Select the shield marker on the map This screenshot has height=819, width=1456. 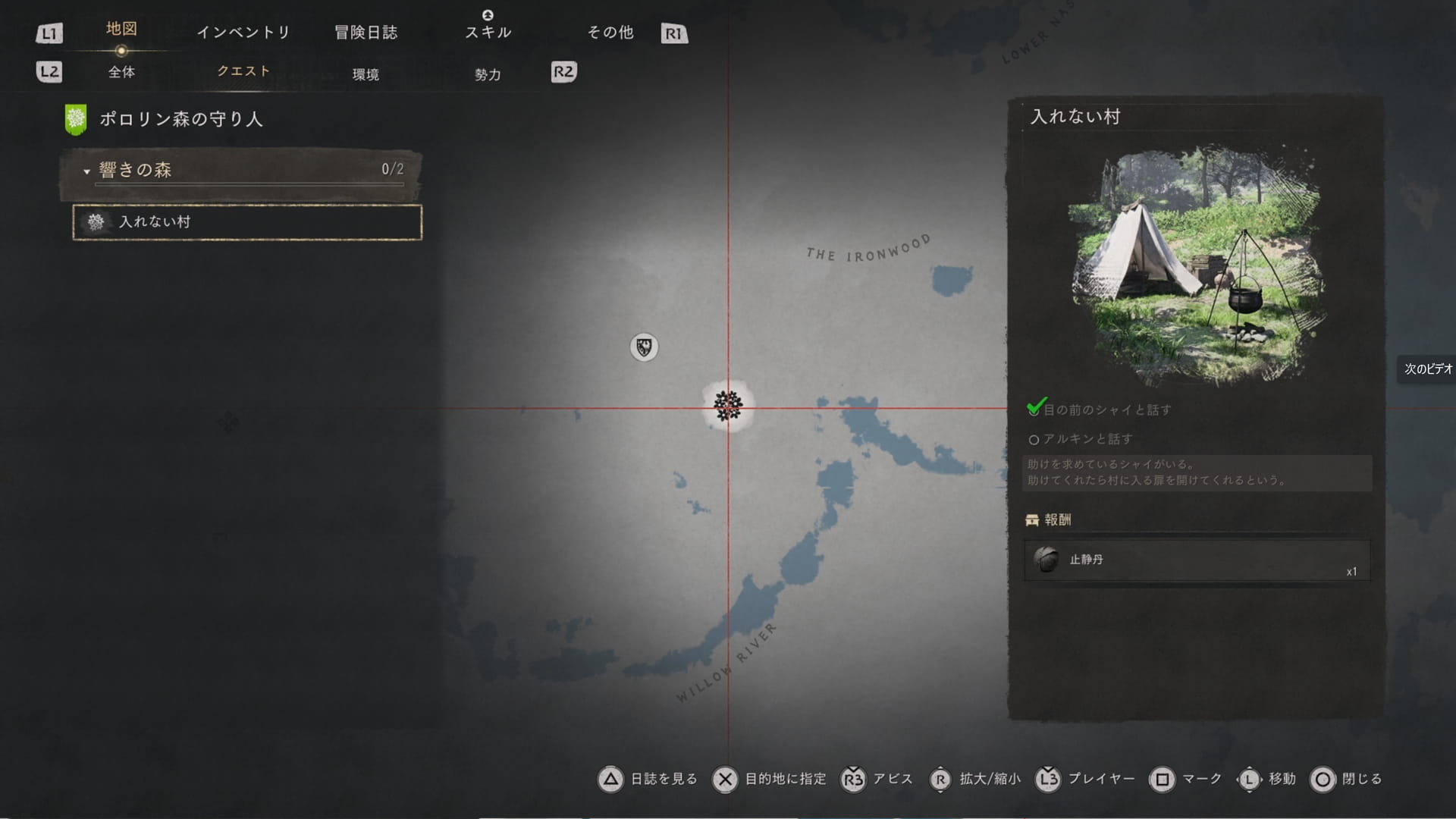pos(644,347)
